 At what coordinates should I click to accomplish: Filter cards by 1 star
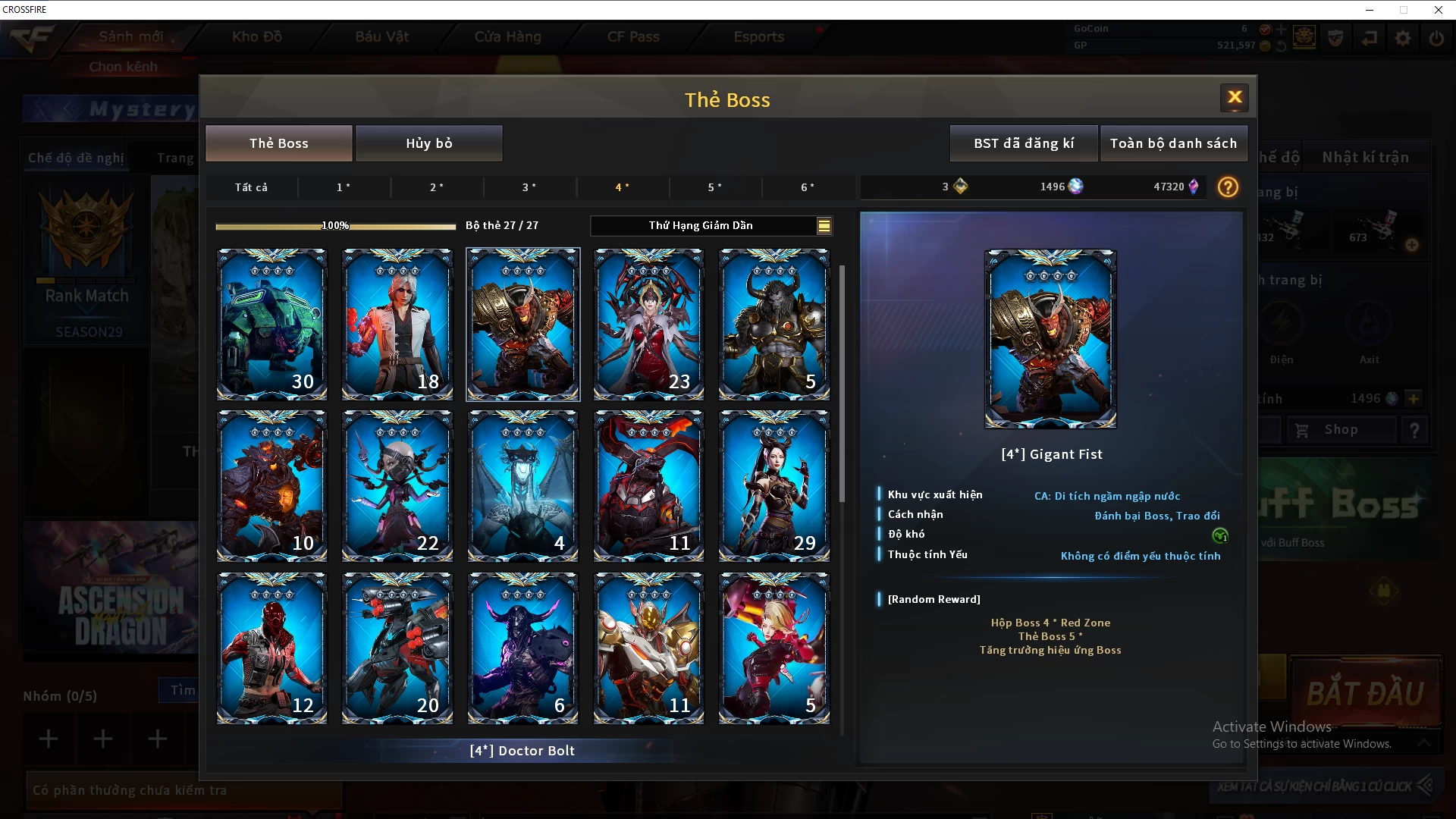point(344,187)
